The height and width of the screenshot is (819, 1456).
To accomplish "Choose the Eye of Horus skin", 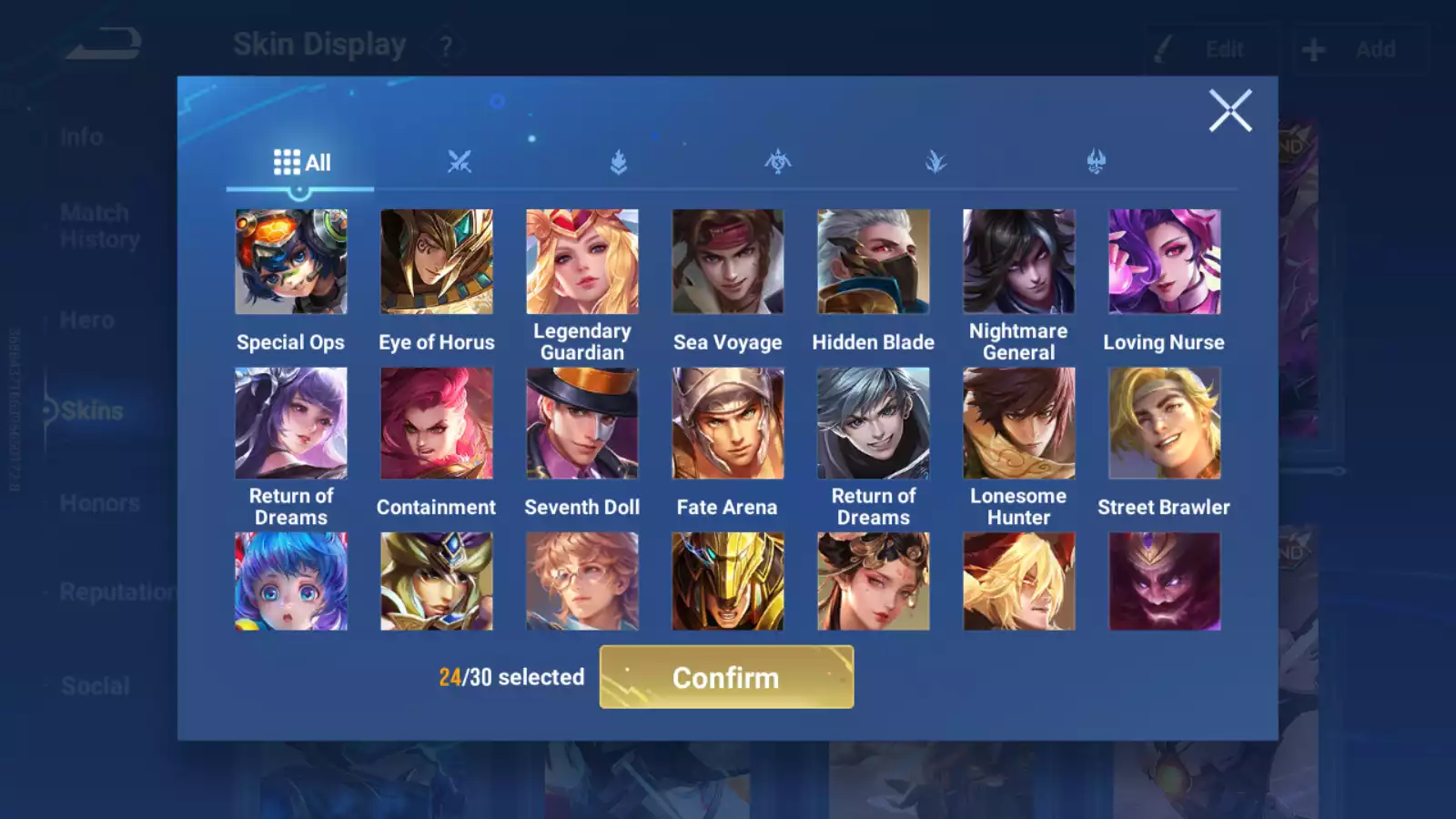I will point(437,262).
